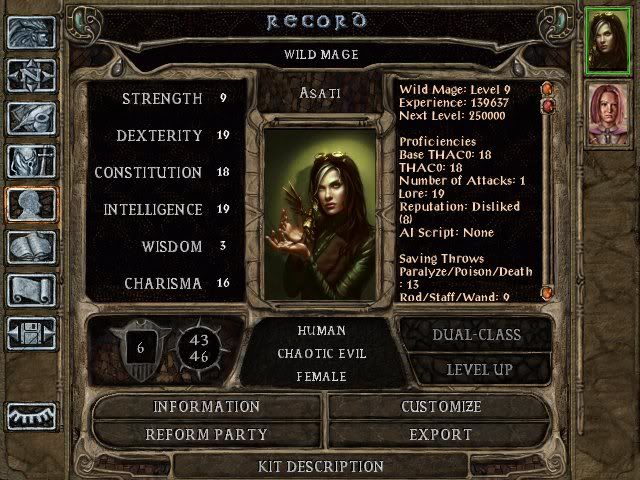Viewport: 640px width, 480px height.
Task: Return to game with the face icon
Action: coord(31,32)
